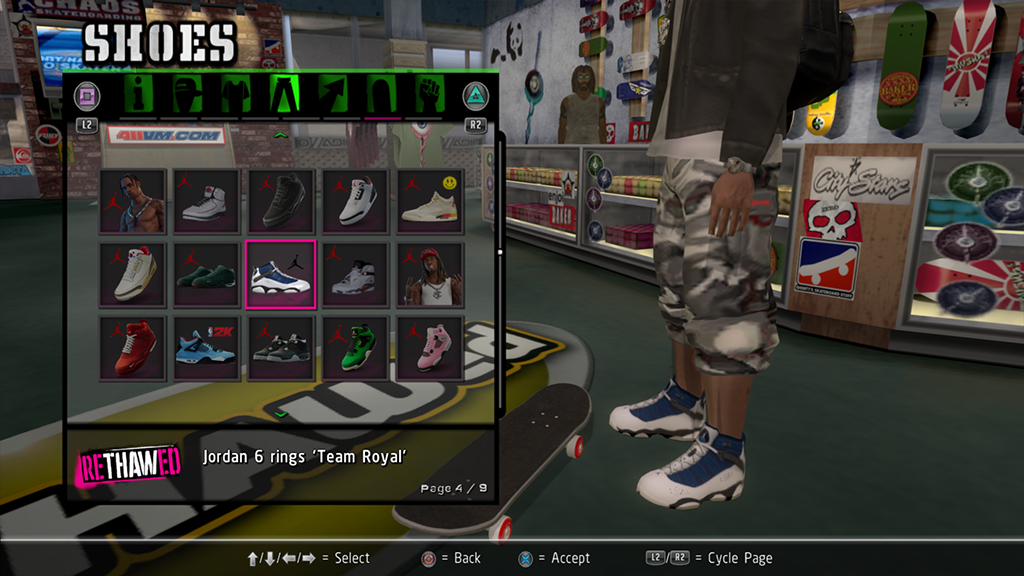Open the pants category tab

coord(282,96)
